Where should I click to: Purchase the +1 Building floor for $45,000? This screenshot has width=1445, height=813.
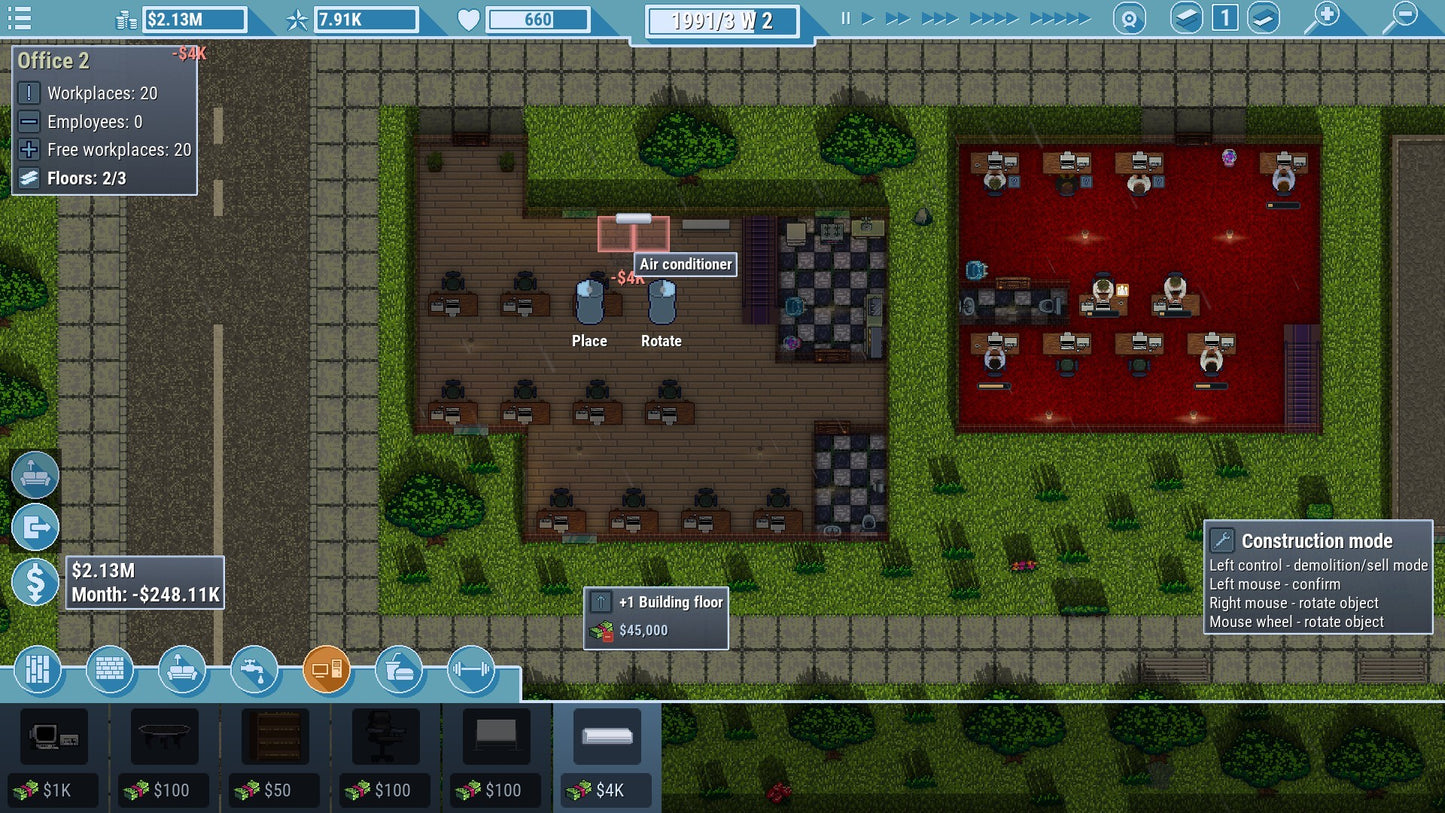click(655, 616)
